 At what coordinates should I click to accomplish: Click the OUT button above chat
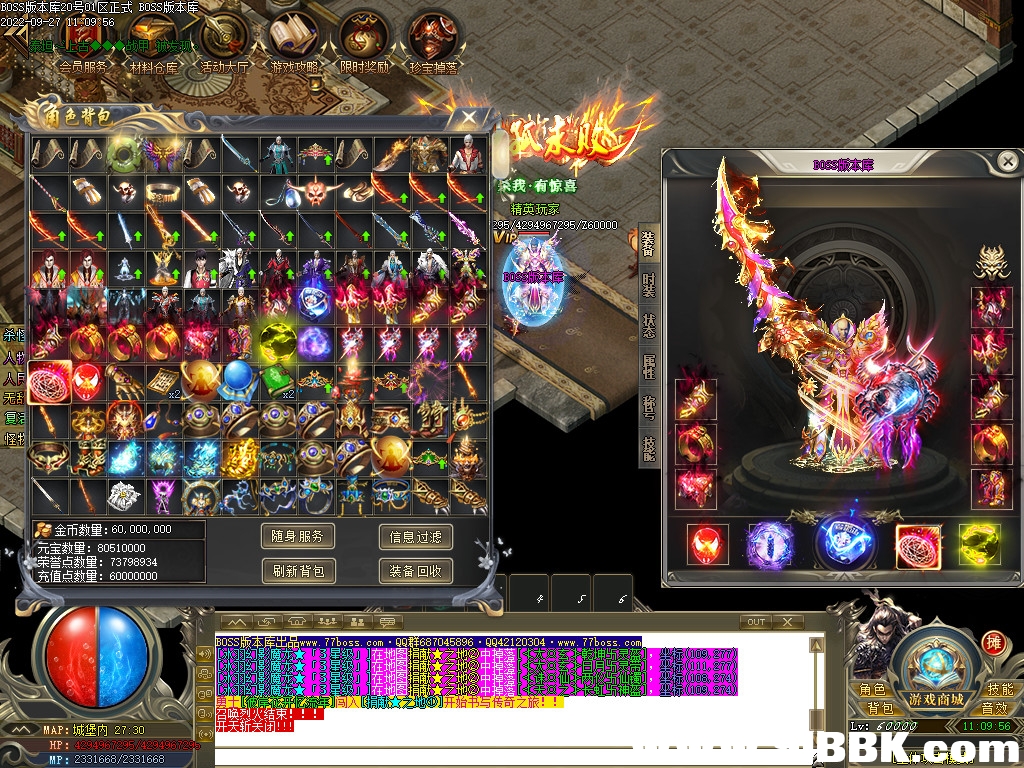pos(756,622)
